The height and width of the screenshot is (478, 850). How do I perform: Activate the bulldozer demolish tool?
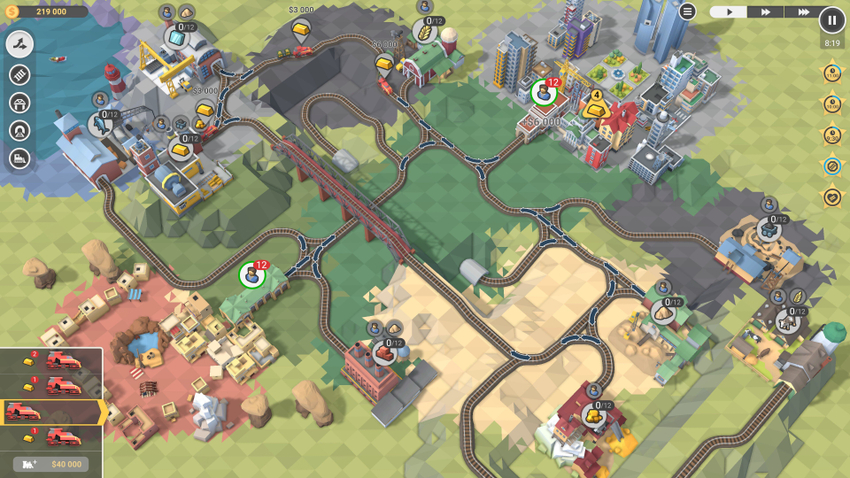click(19, 158)
